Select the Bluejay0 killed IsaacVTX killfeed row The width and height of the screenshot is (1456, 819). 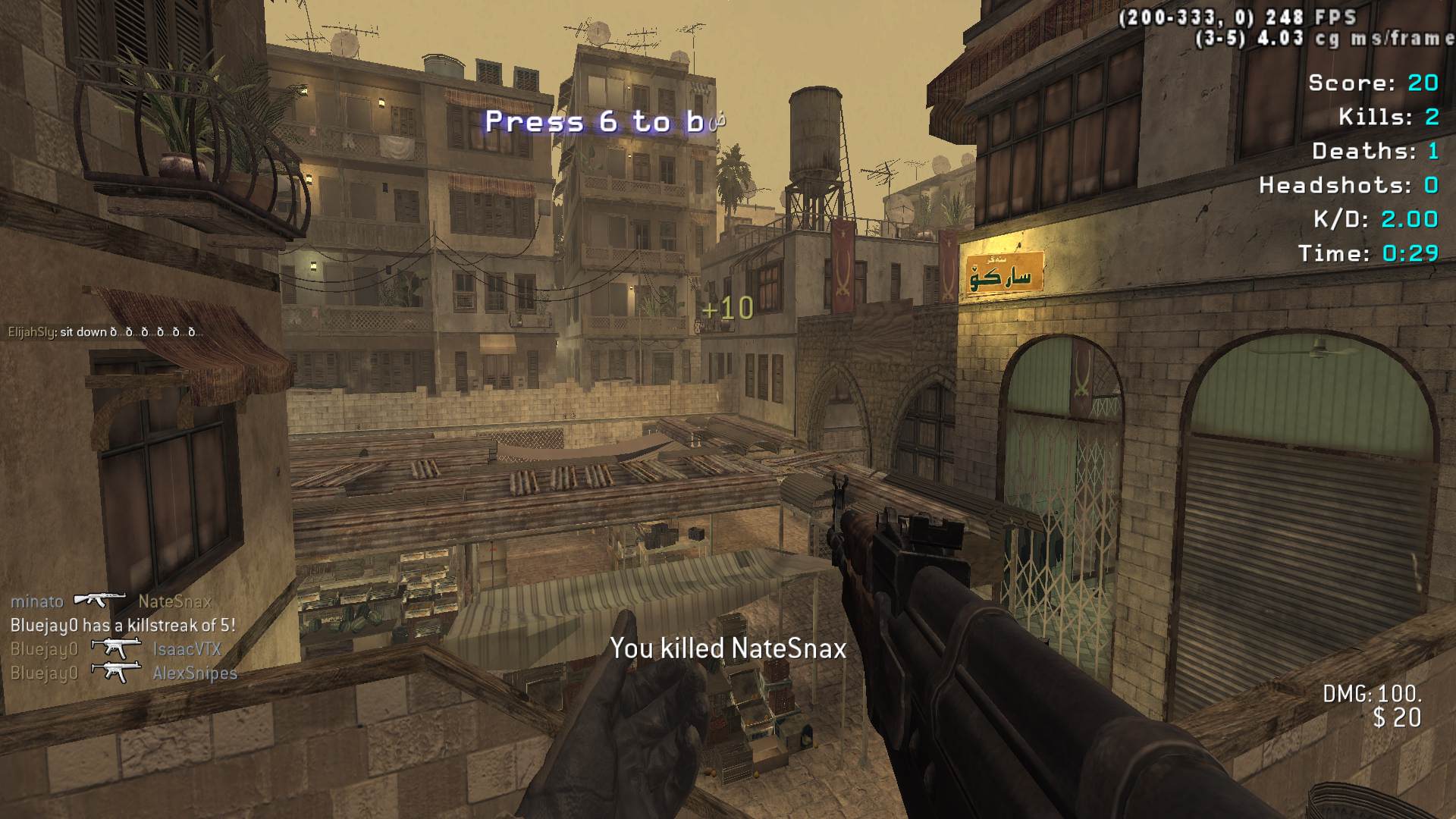tap(116, 649)
